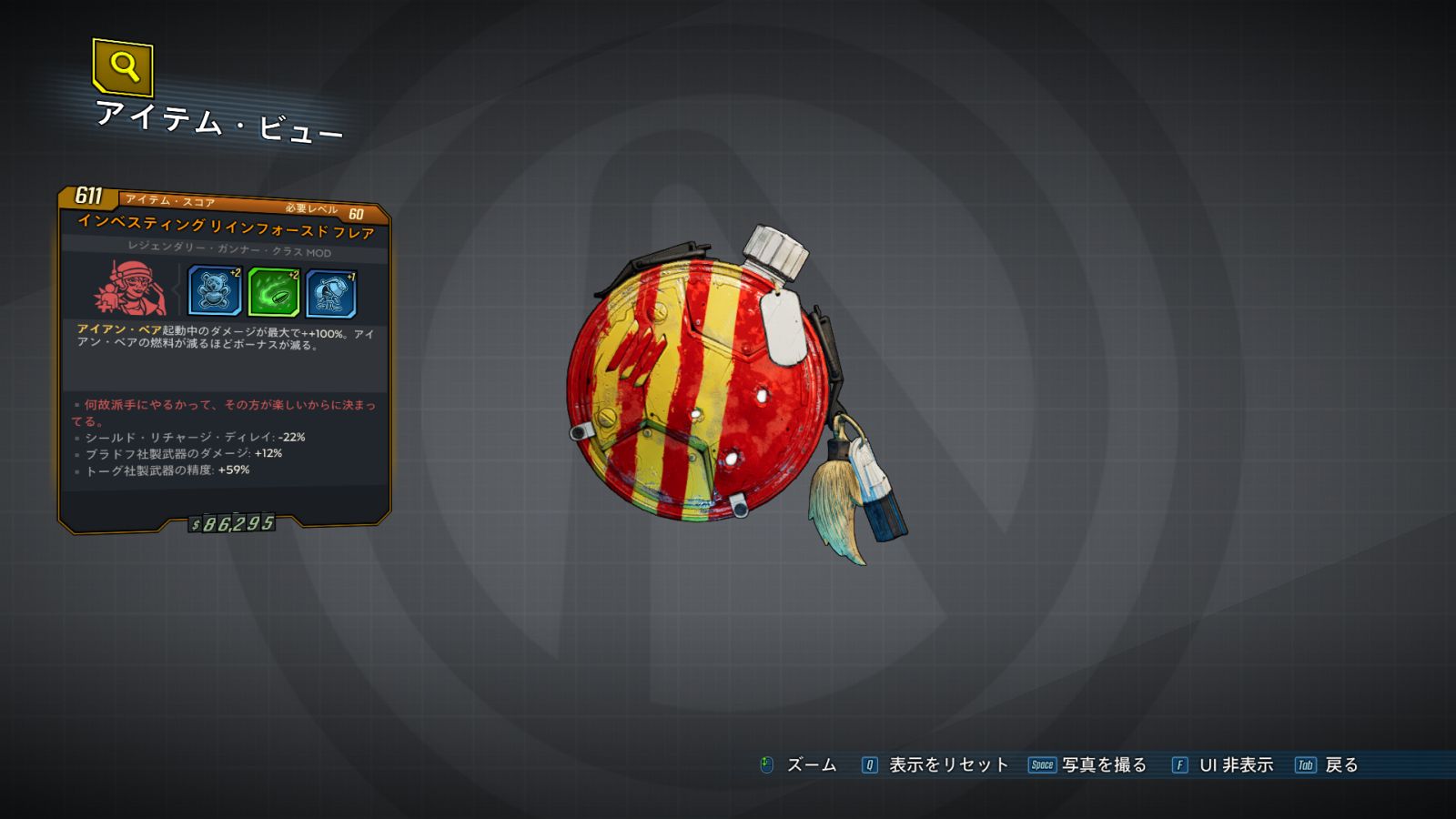Select the green bullet skill icon

(x=273, y=292)
